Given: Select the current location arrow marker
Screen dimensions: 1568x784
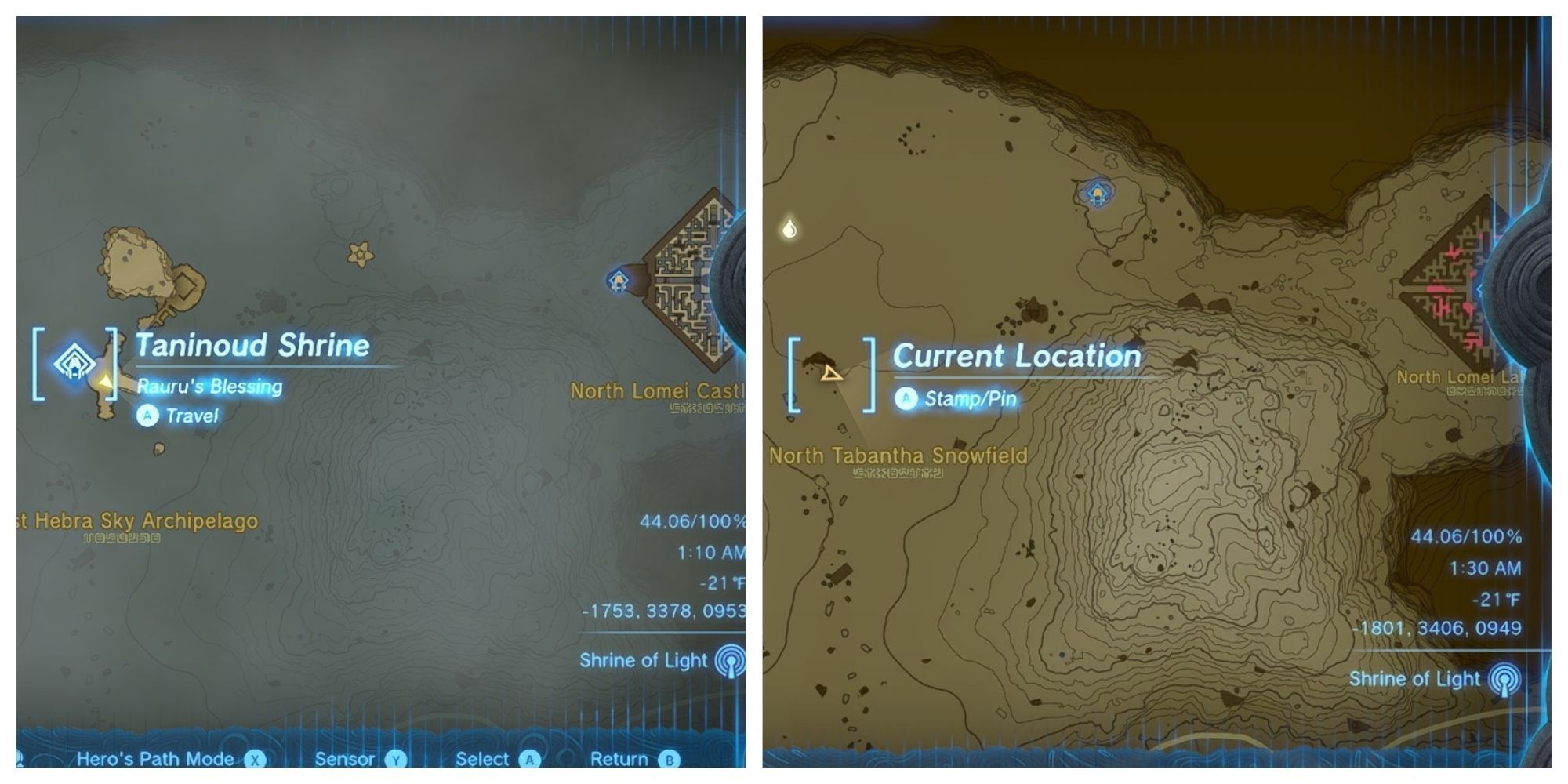Looking at the screenshot, I should (x=833, y=376).
